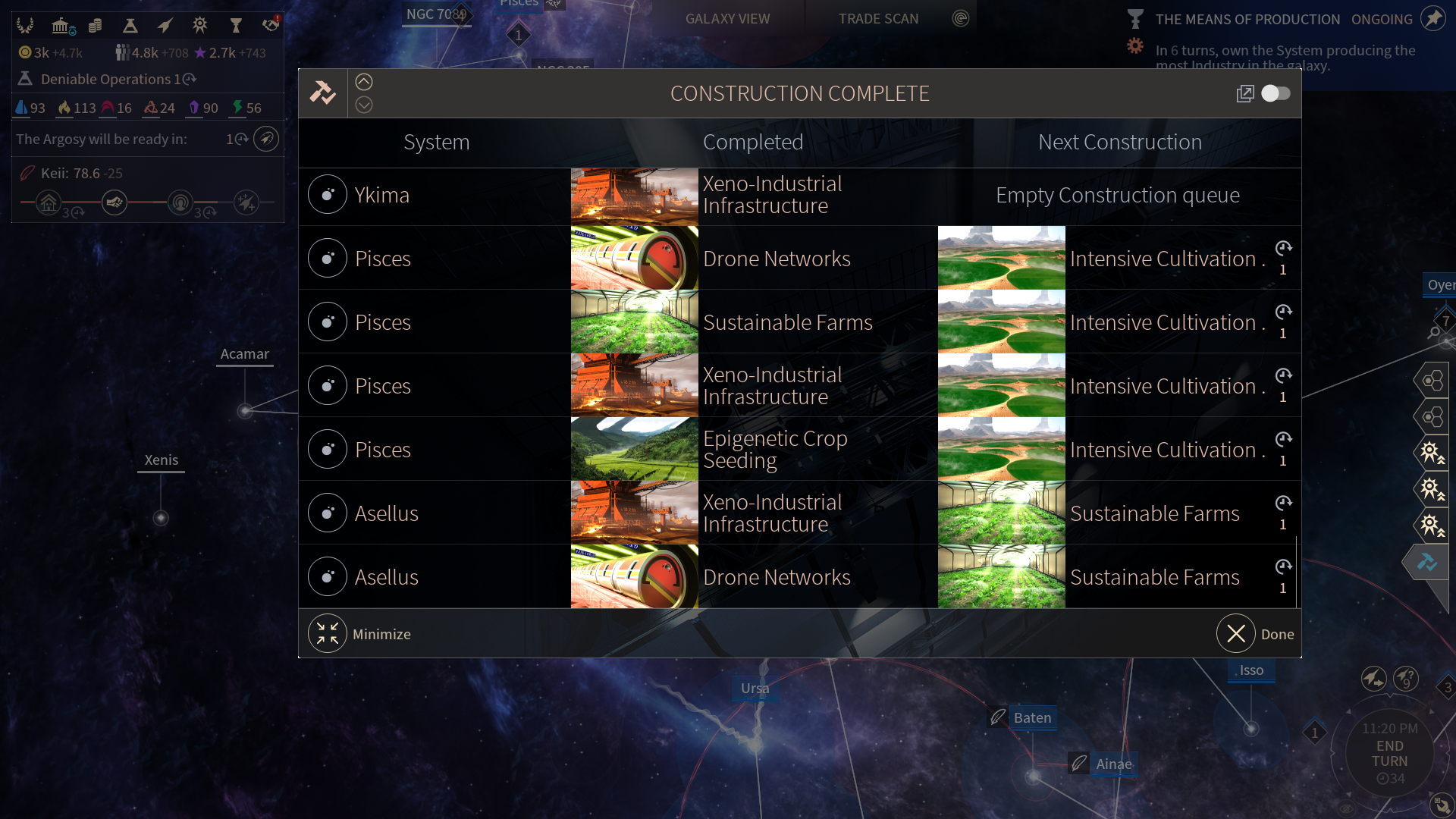Click the Empty Construction queue entry

point(1118,195)
